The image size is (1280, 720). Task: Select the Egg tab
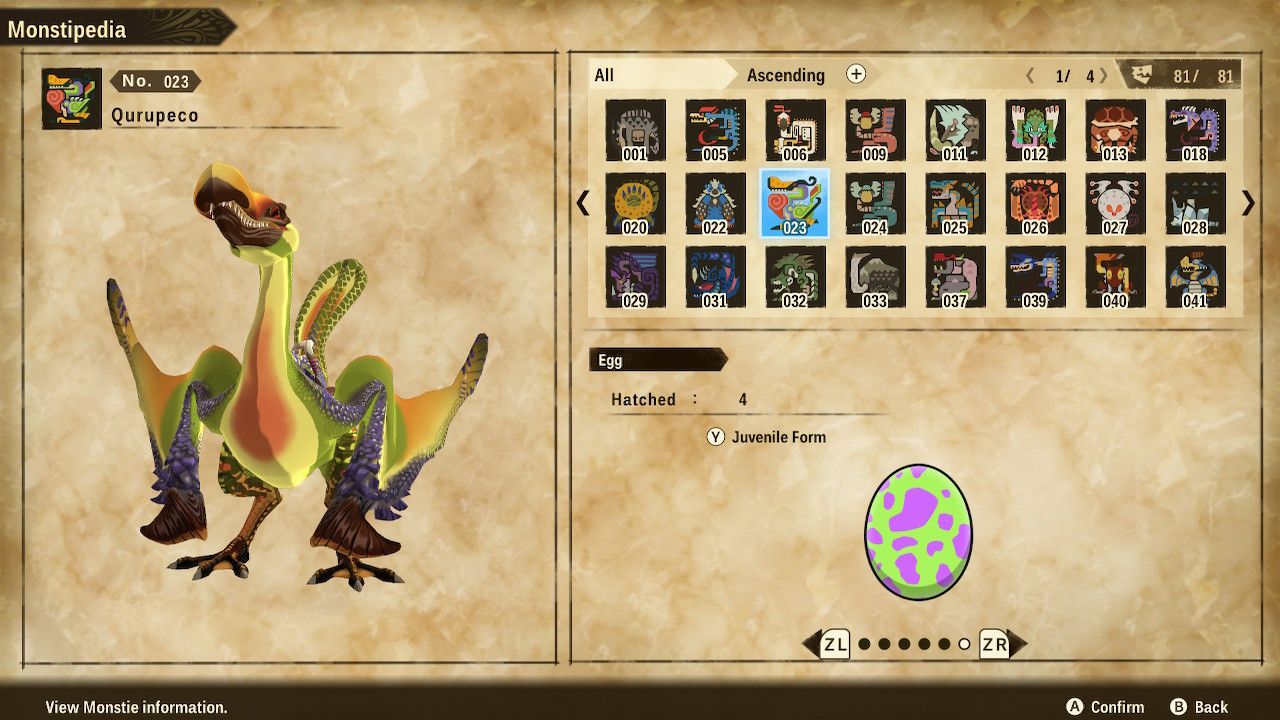pos(638,360)
